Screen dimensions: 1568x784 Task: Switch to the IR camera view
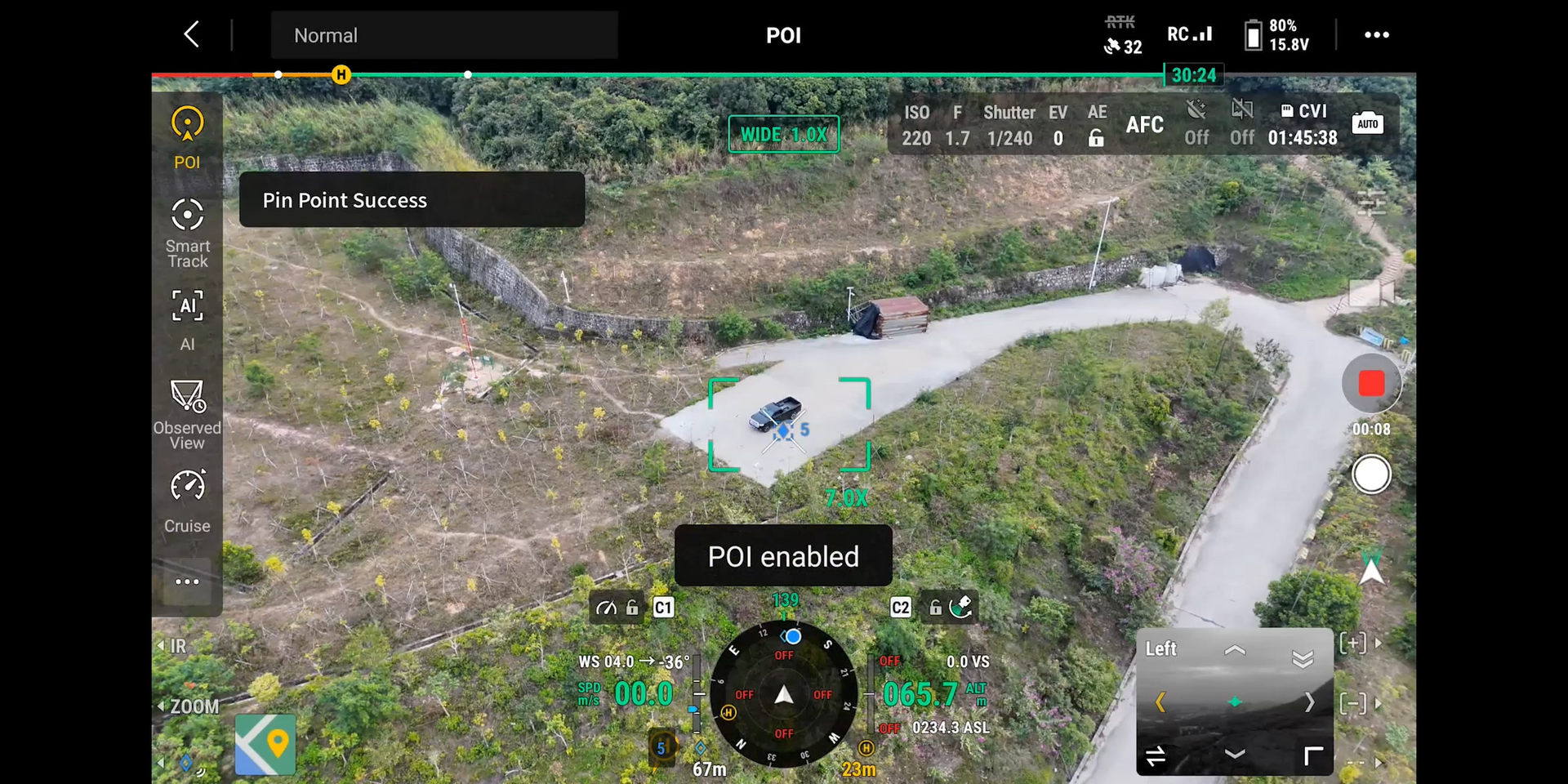[177, 646]
